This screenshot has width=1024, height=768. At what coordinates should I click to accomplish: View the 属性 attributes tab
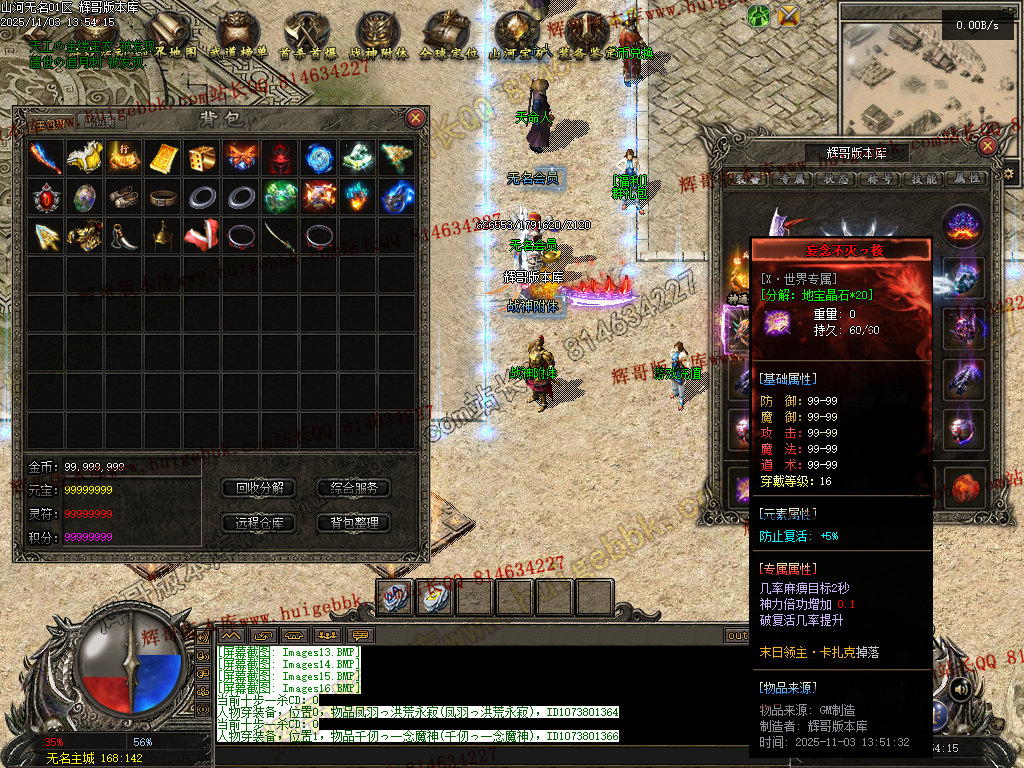(x=967, y=179)
